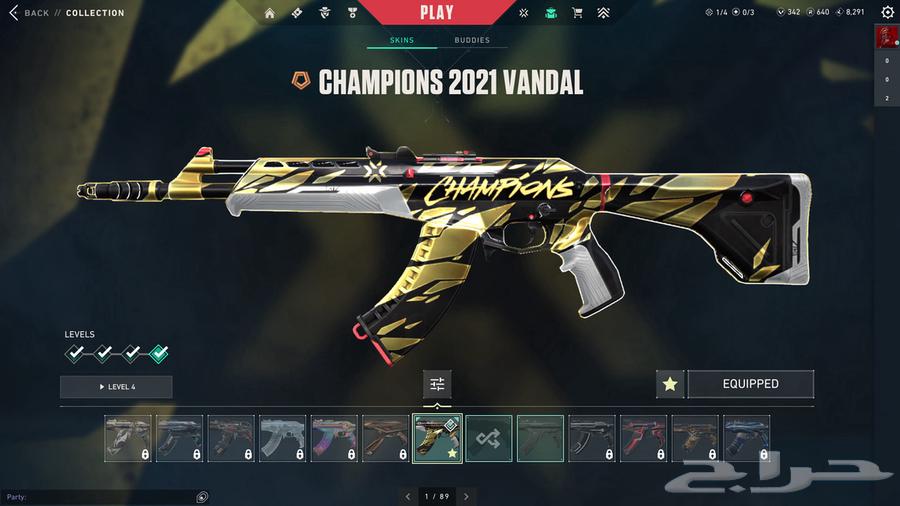Choose the random shuffle skin tile
Viewport: 900px width, 506px height.
489,439
